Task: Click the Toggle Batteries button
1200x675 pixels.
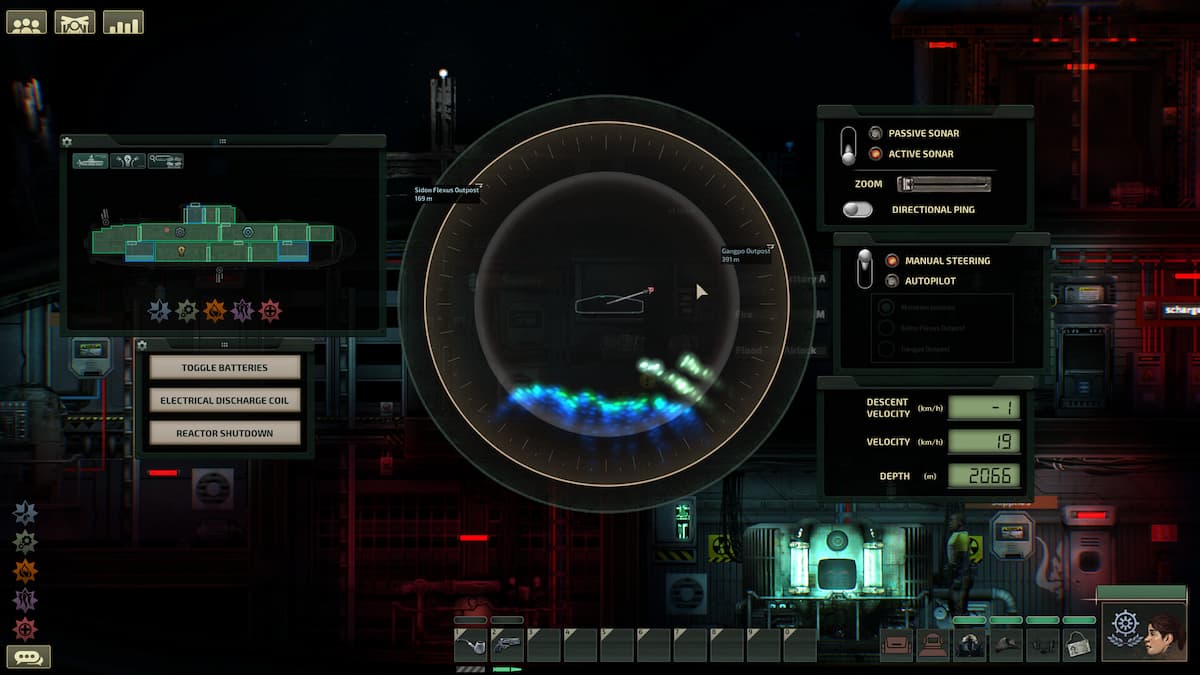Action: 225,368
